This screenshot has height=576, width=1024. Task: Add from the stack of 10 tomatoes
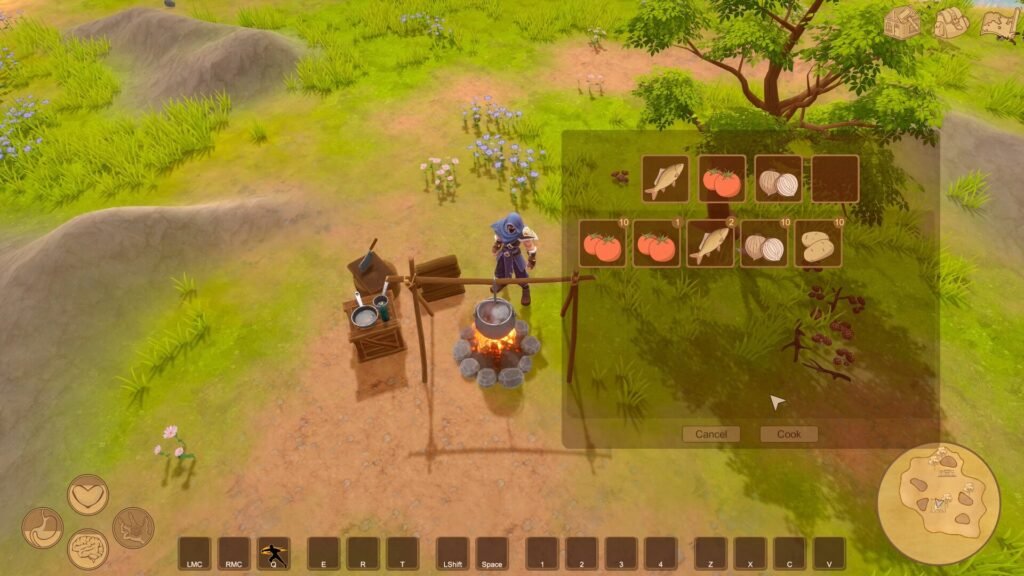click(x=603, y=244)
